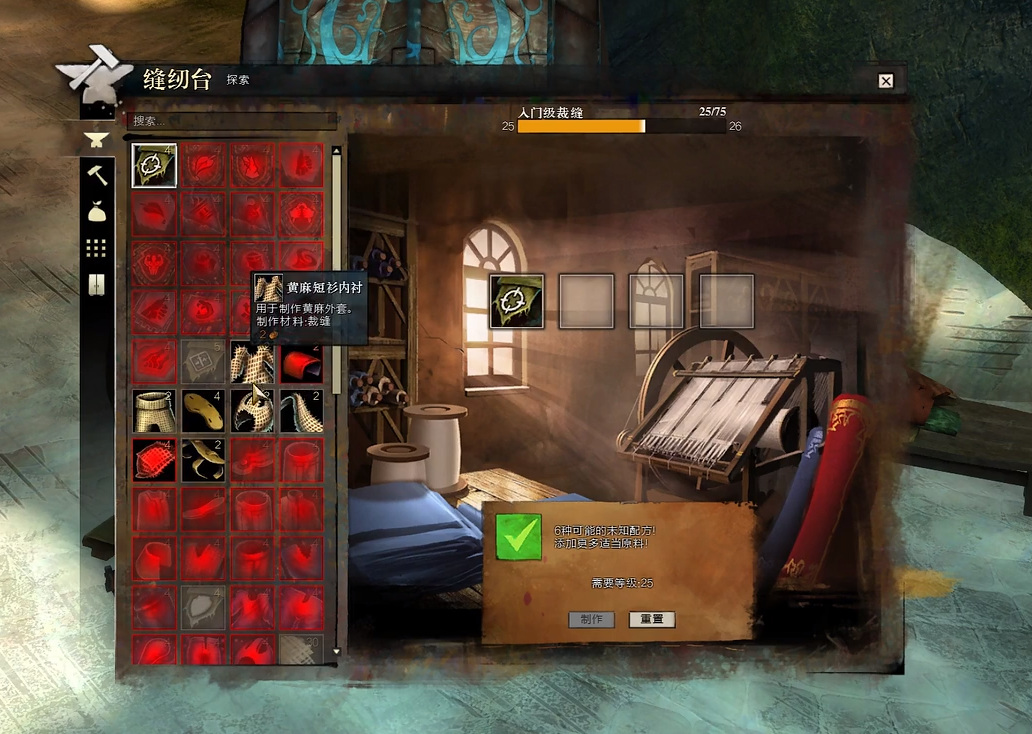Select the red leather roll material
1032x734 pixels.
pos(301,362)
